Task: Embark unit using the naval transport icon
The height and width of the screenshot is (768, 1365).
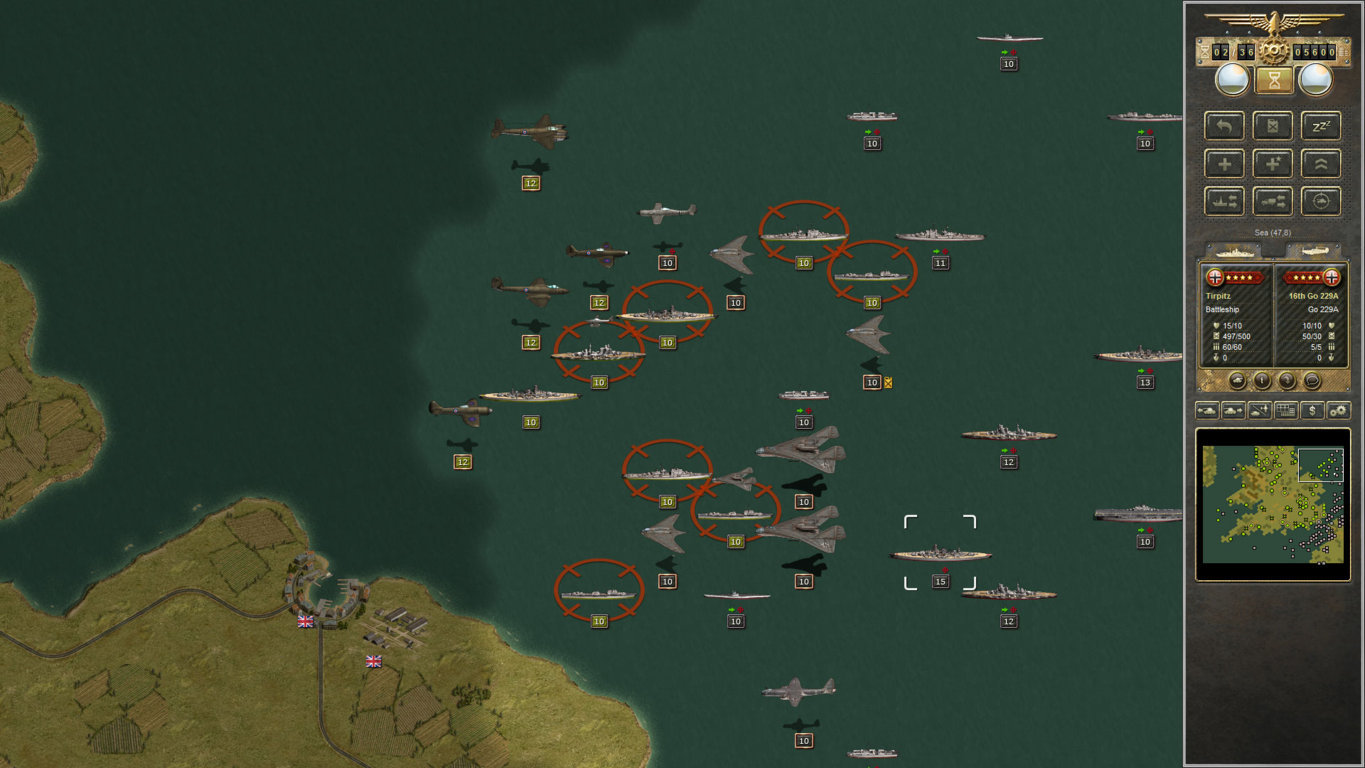Action: [x=1224, y=200]
